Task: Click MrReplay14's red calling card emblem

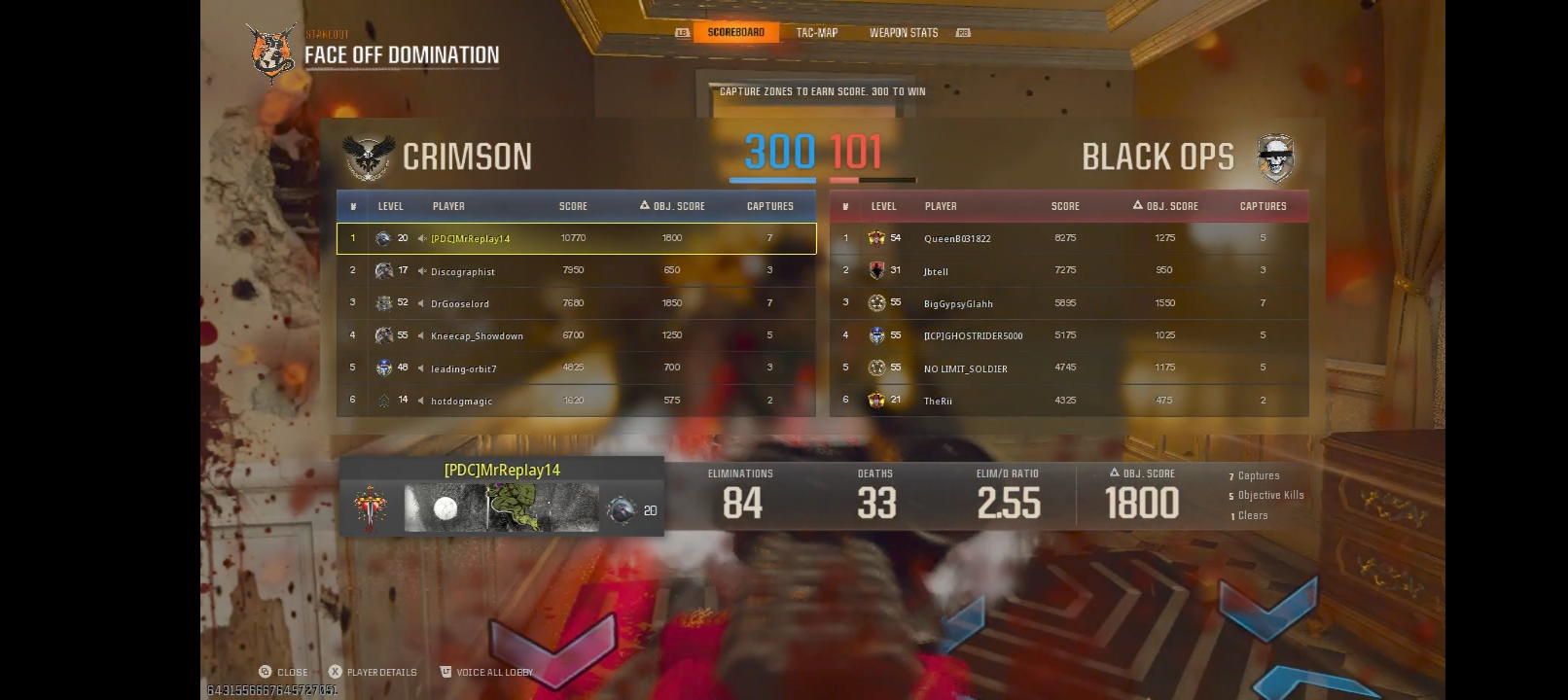Action: tap(371, 506)
